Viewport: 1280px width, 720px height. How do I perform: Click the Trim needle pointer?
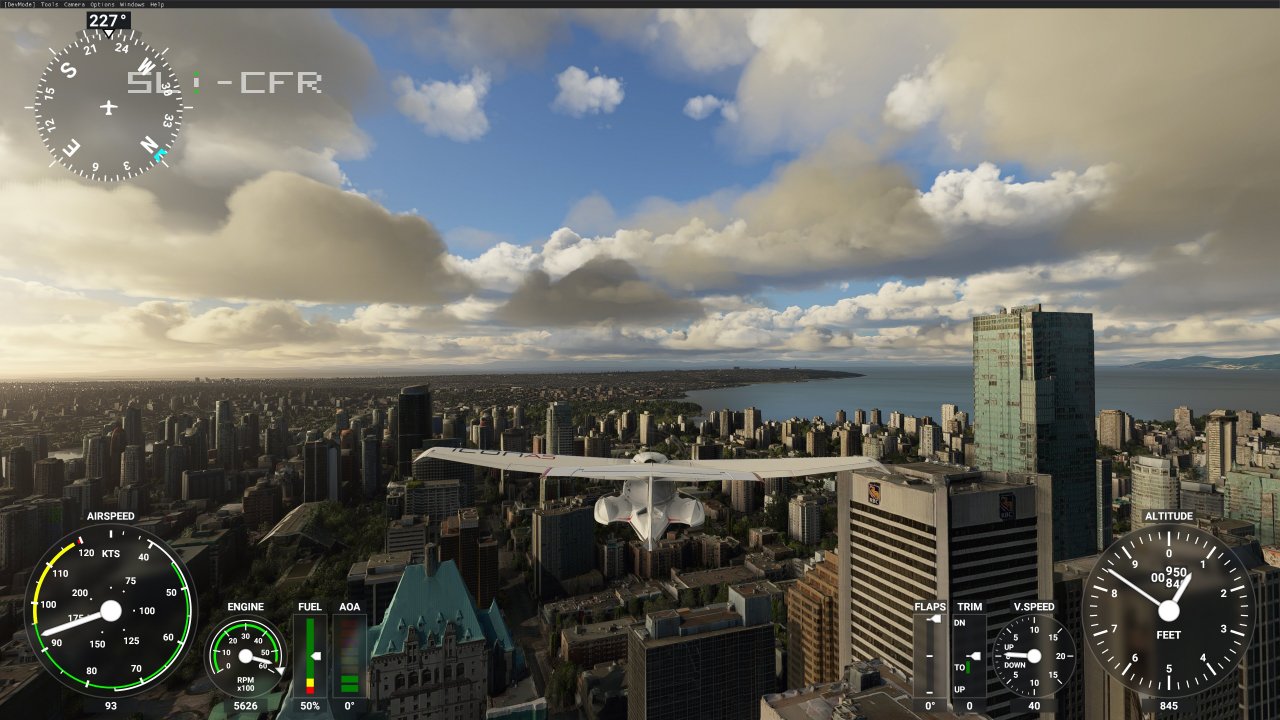[976, 655]
